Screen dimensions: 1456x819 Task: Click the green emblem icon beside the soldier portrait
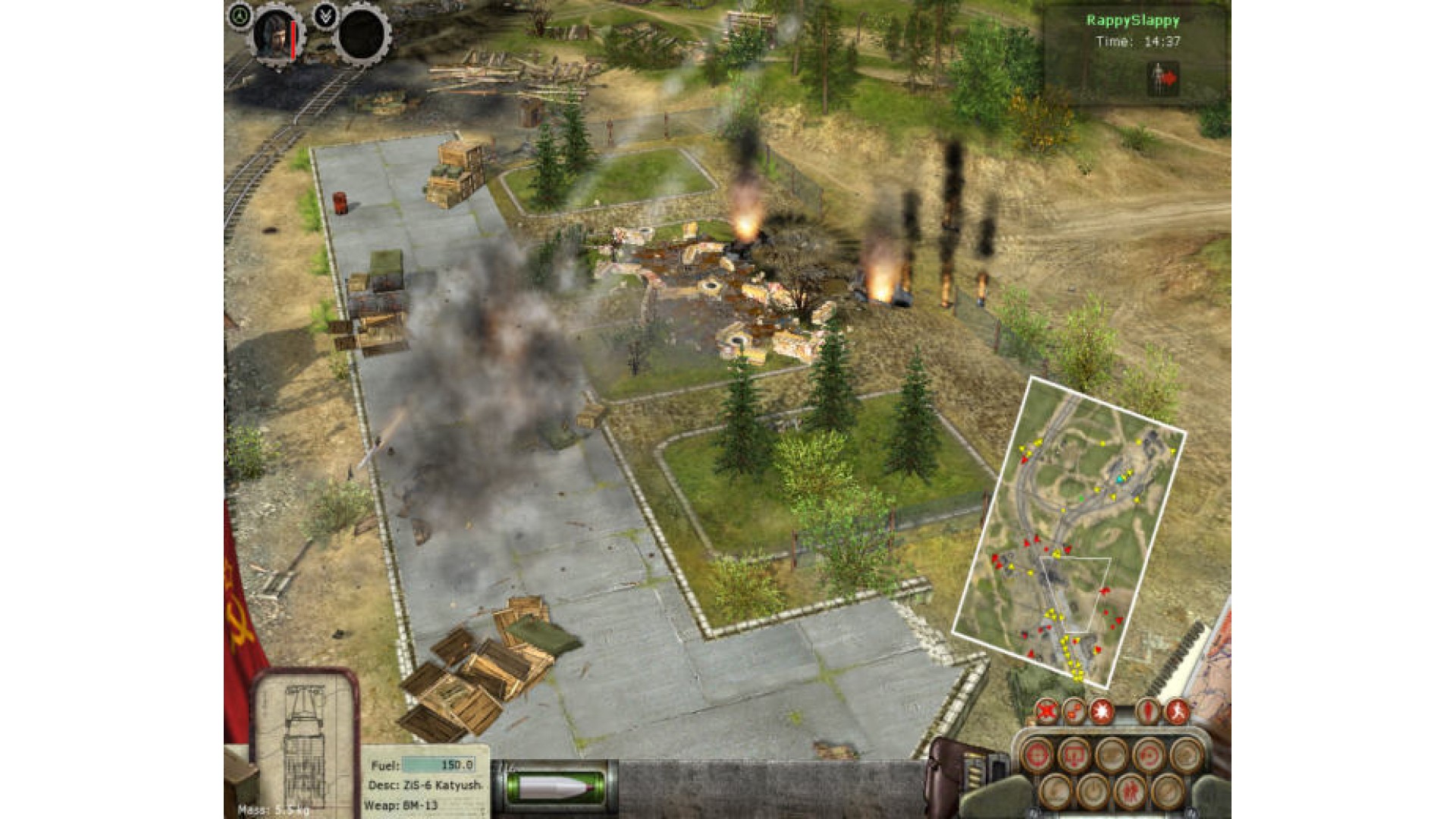pyautogui.click(x=240, y=14)
